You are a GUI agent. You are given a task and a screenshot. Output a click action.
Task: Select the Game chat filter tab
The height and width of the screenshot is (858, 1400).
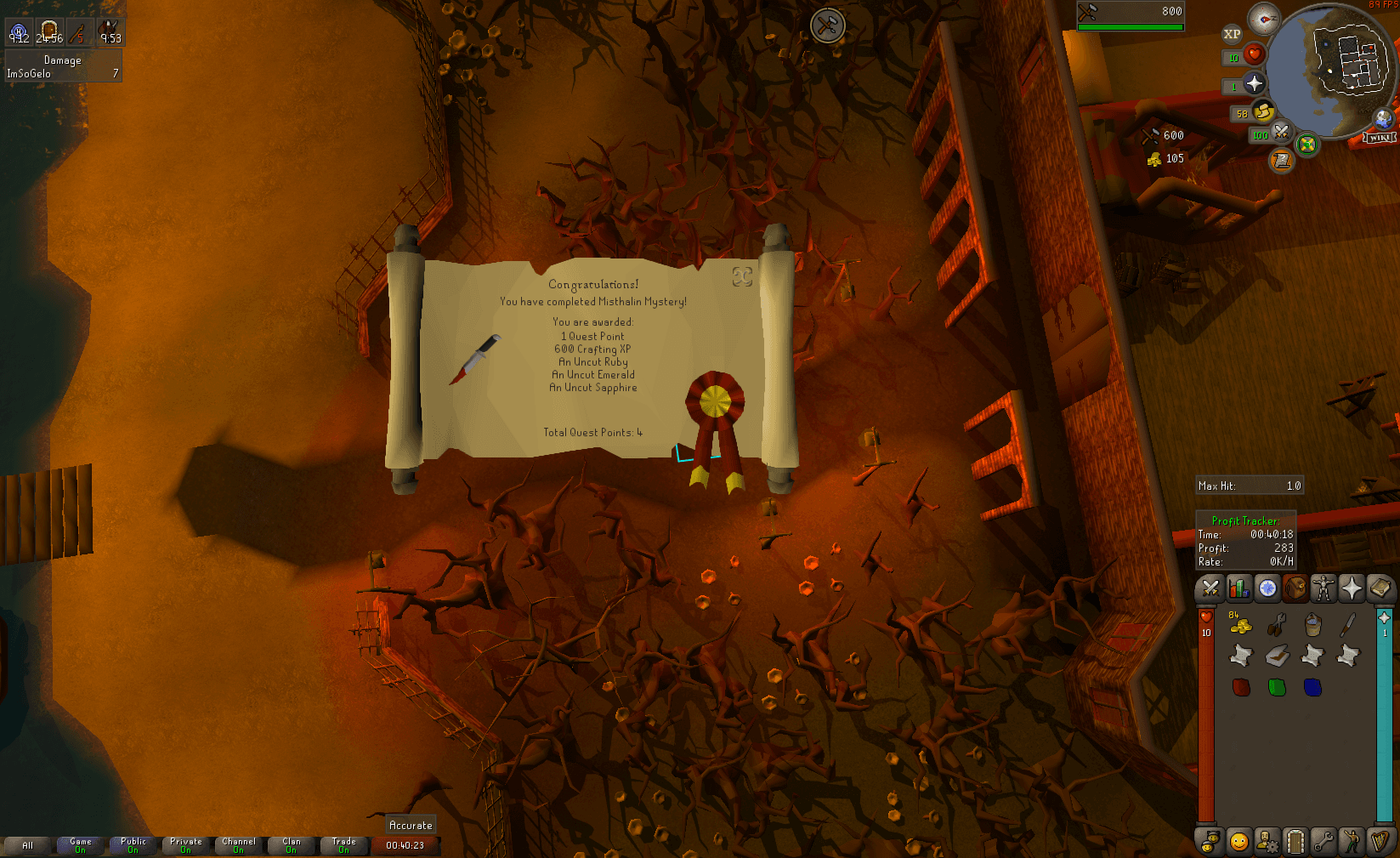tap(79, 846)
